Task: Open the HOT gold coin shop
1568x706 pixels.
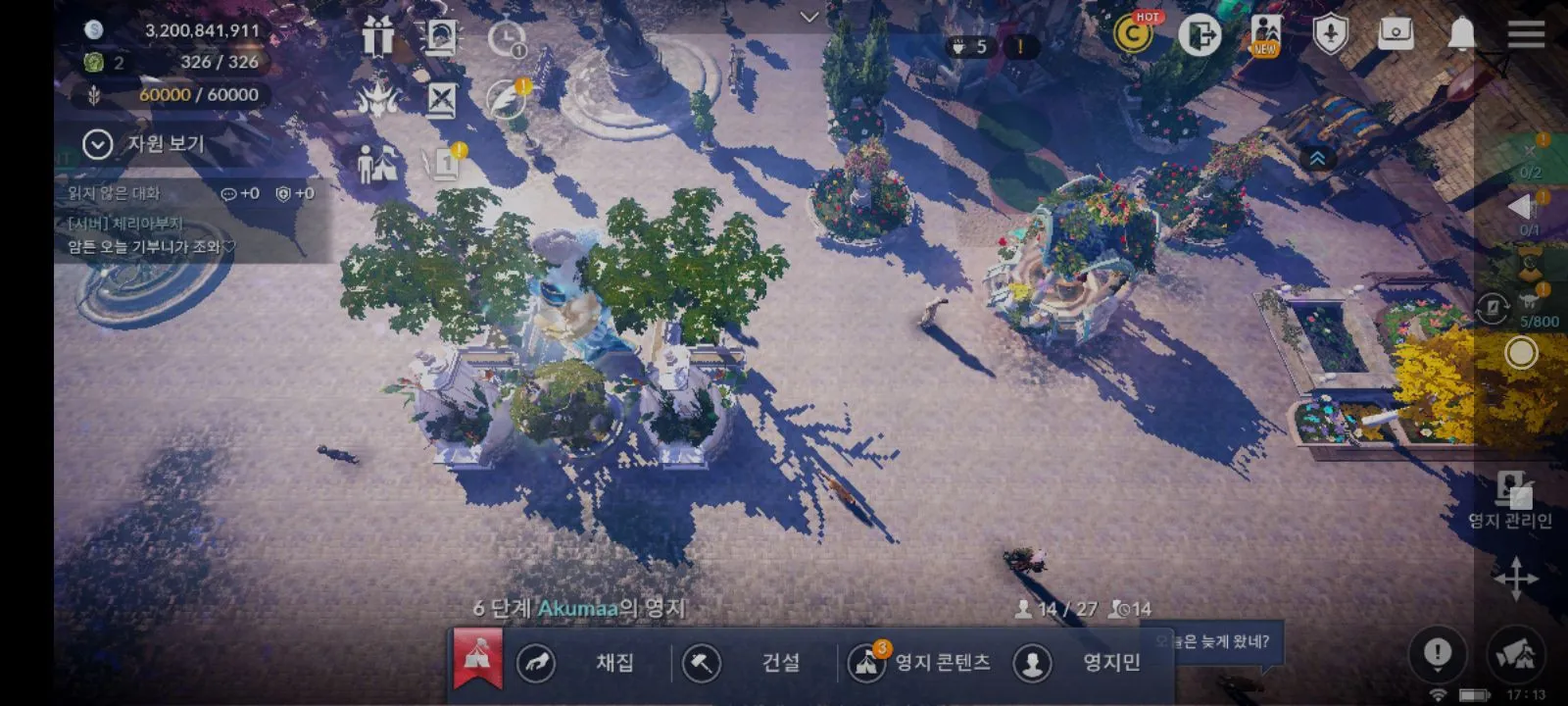Action: pyautogui.click(x=1134, y=35)
